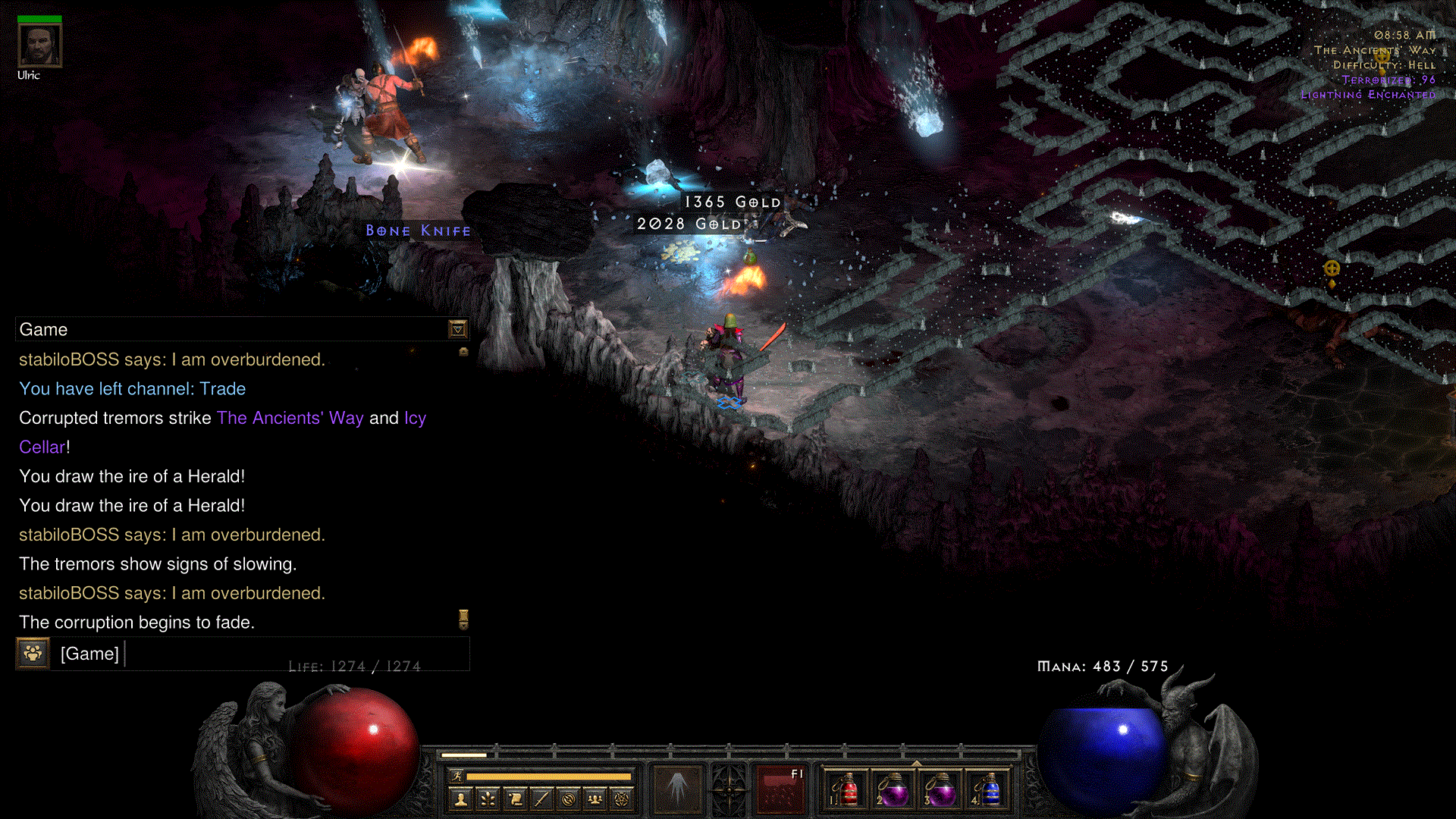Screen dimensions: 1456x819
Task: Toggle the run/walk running-figure icon
Action: click(x=457, y=776)
